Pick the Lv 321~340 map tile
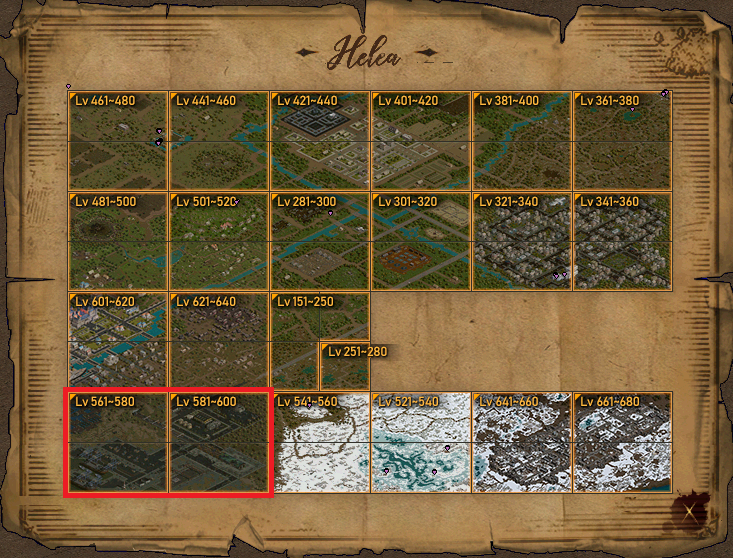 522,241
